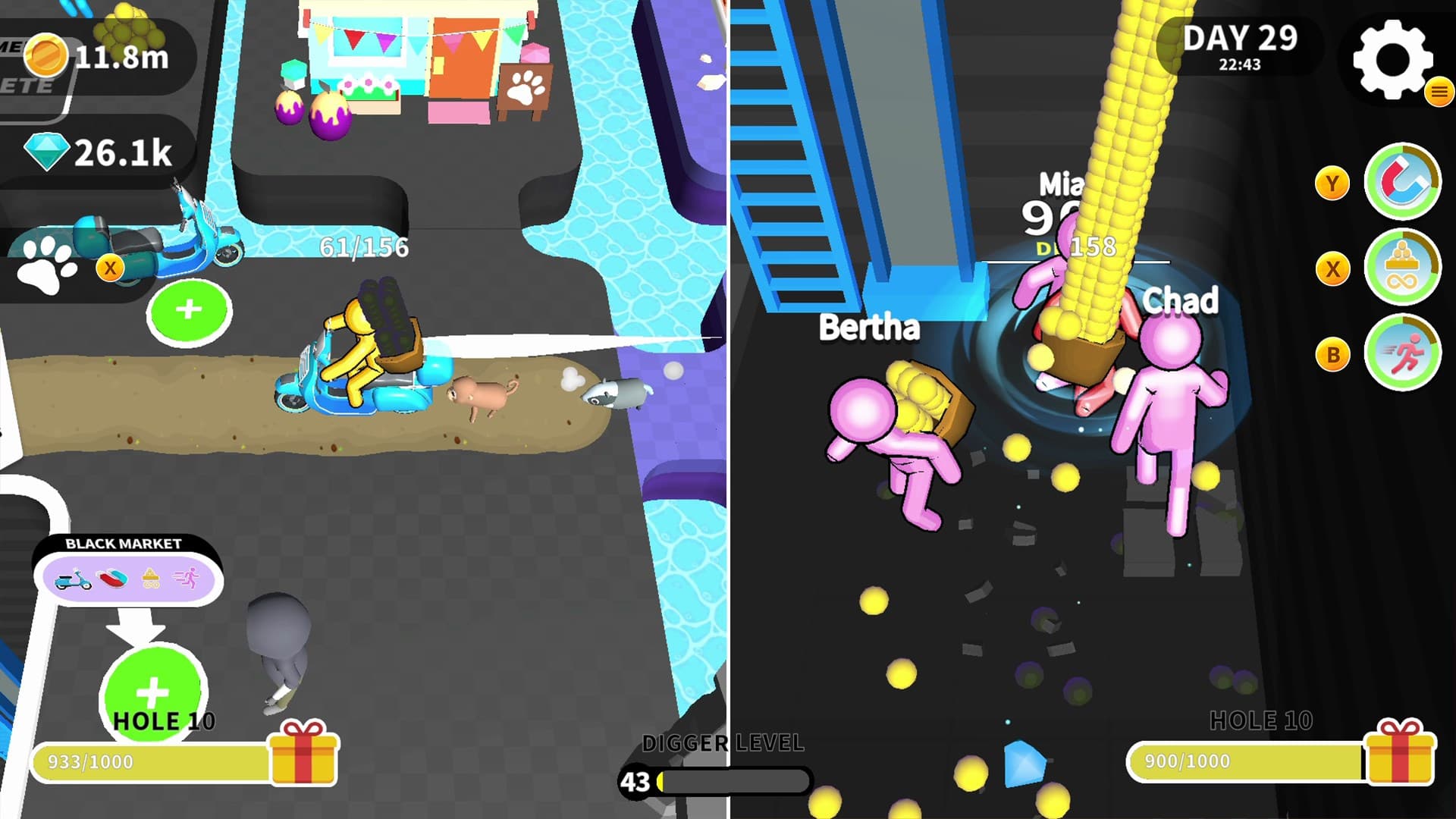Select the magnet icon in the Black Market bar
Image resolution: width=1456 pixels, height=819 pixels.
[112, 579]
